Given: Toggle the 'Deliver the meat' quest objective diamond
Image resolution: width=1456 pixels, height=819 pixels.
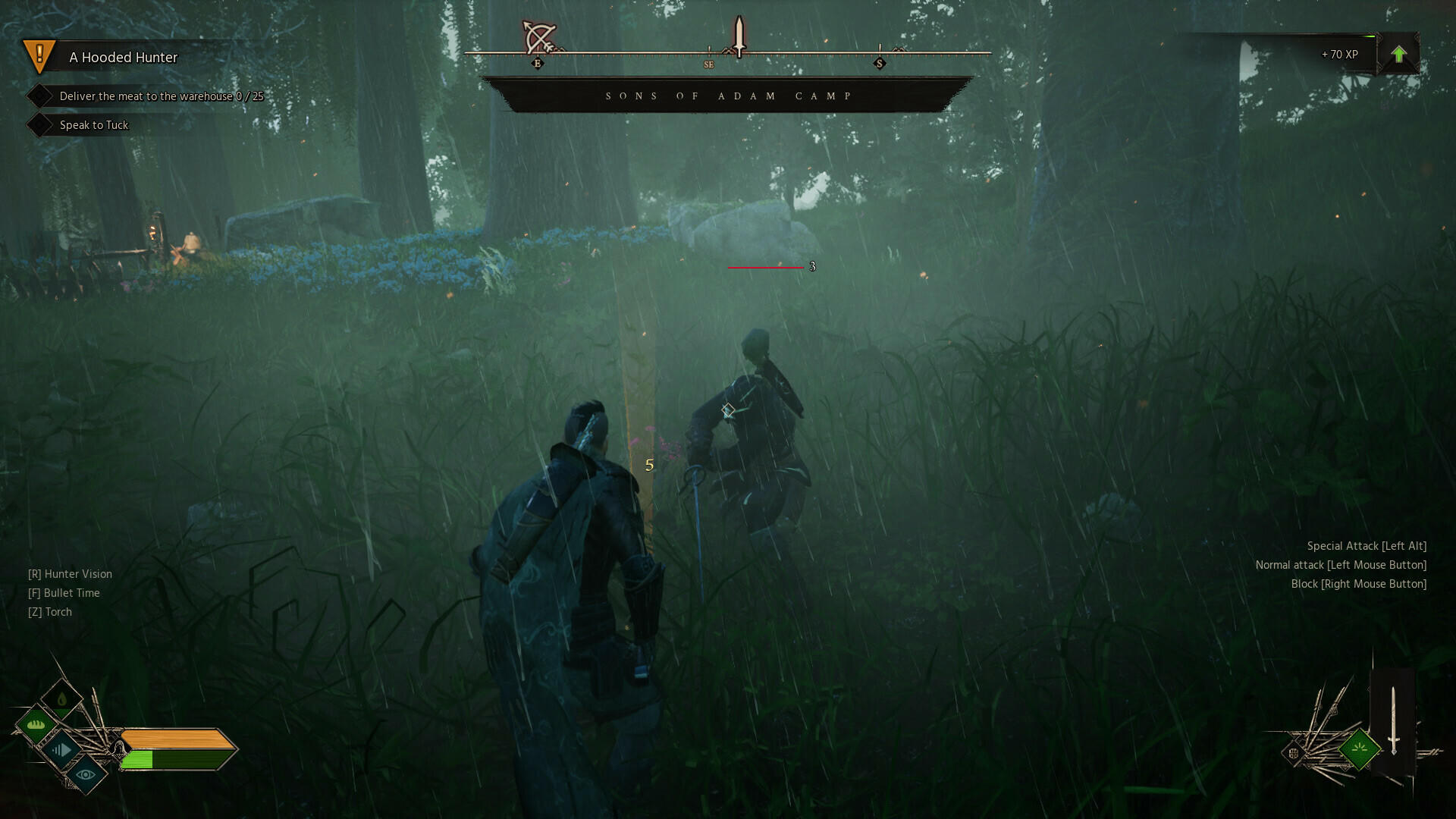Looking at the screenshot, I should tap(42, 96).
